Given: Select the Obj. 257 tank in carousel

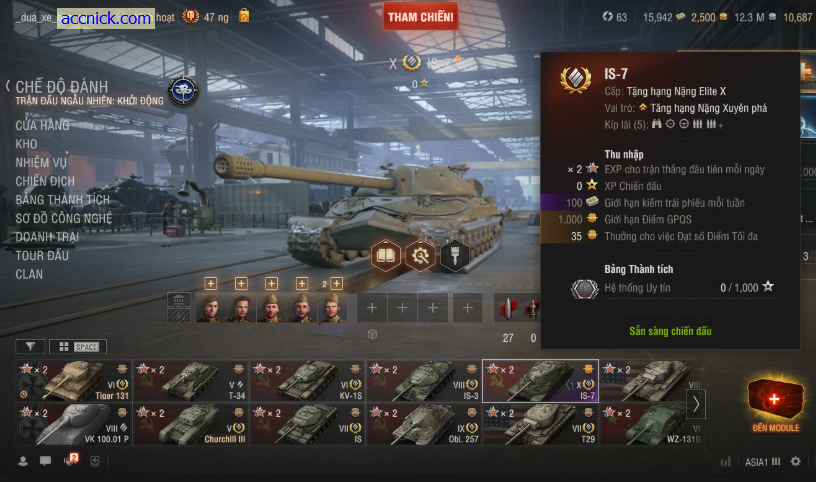Looking at the screenshot, I should (424, 424).
